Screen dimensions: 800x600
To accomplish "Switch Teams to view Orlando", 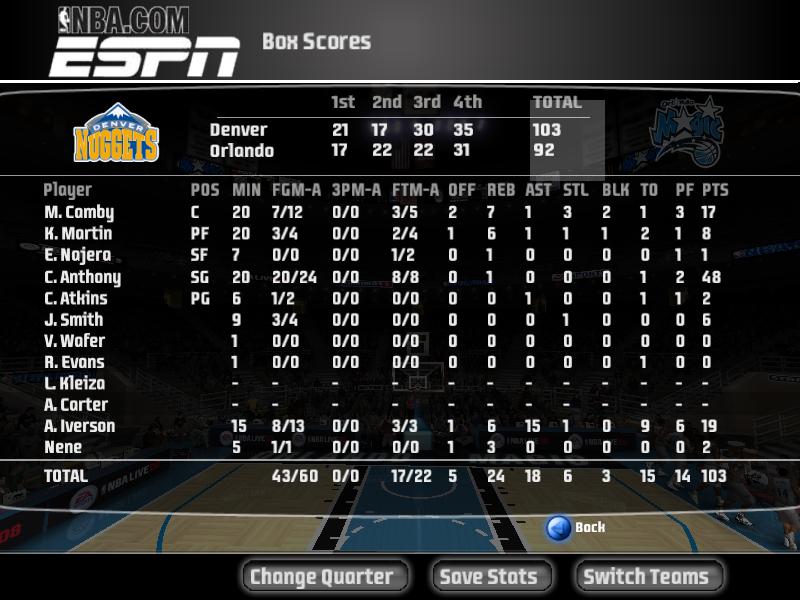I will (x=646, y=576).
